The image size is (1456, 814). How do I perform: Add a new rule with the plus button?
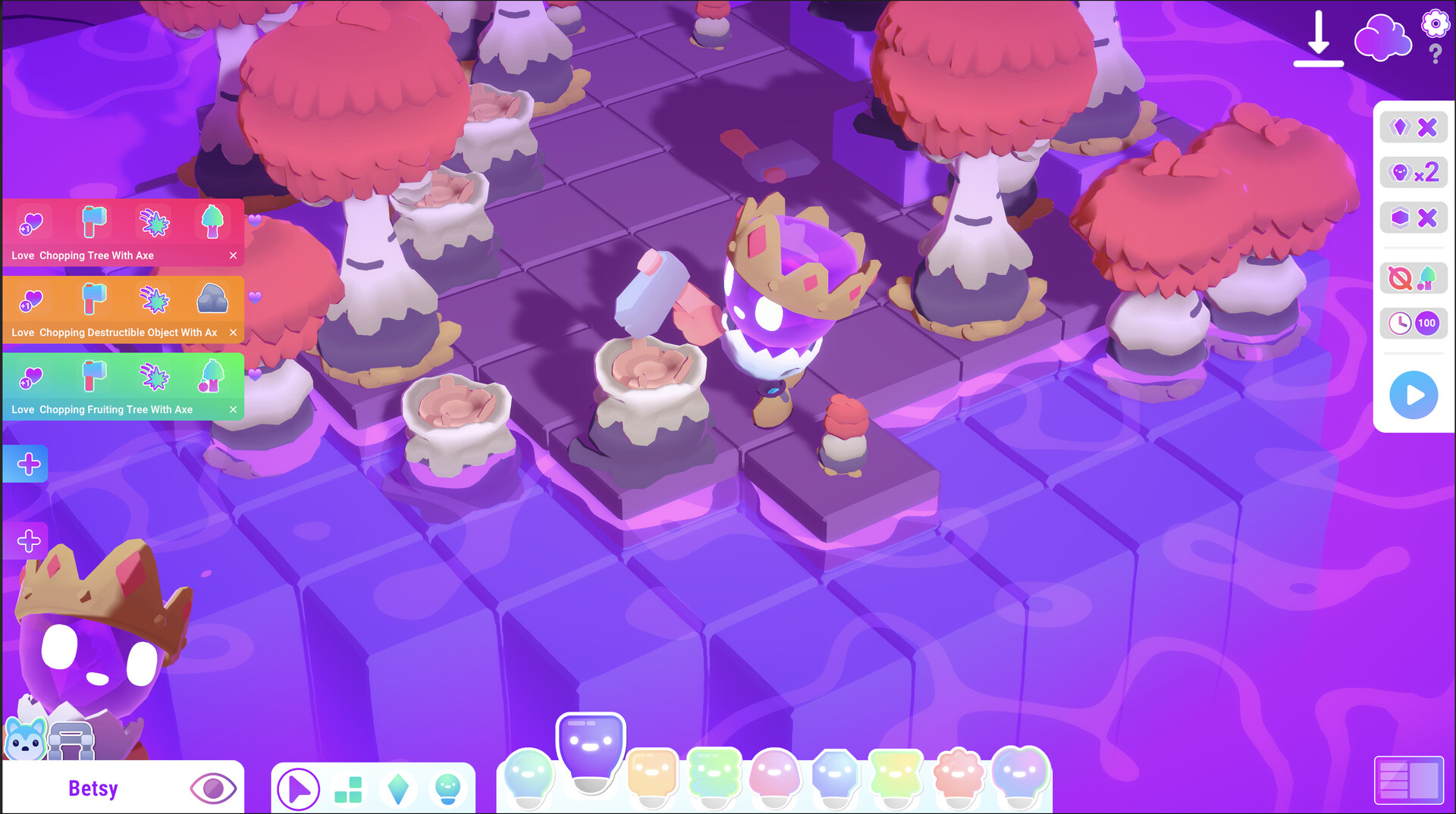click(27, 464)
